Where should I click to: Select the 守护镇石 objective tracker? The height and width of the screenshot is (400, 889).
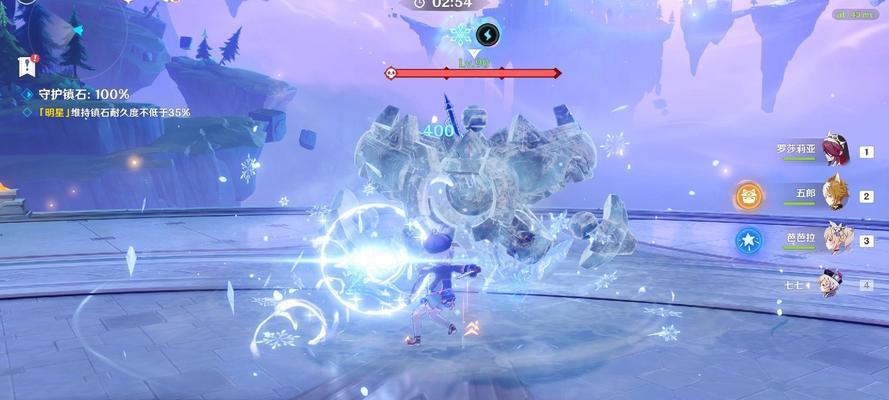pyautogui.click(x=80, y=94)
